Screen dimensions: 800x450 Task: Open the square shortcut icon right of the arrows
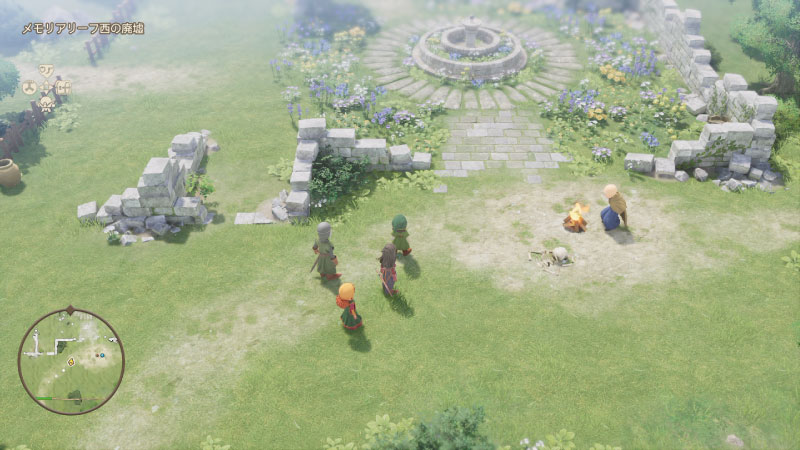coord(64,87)
